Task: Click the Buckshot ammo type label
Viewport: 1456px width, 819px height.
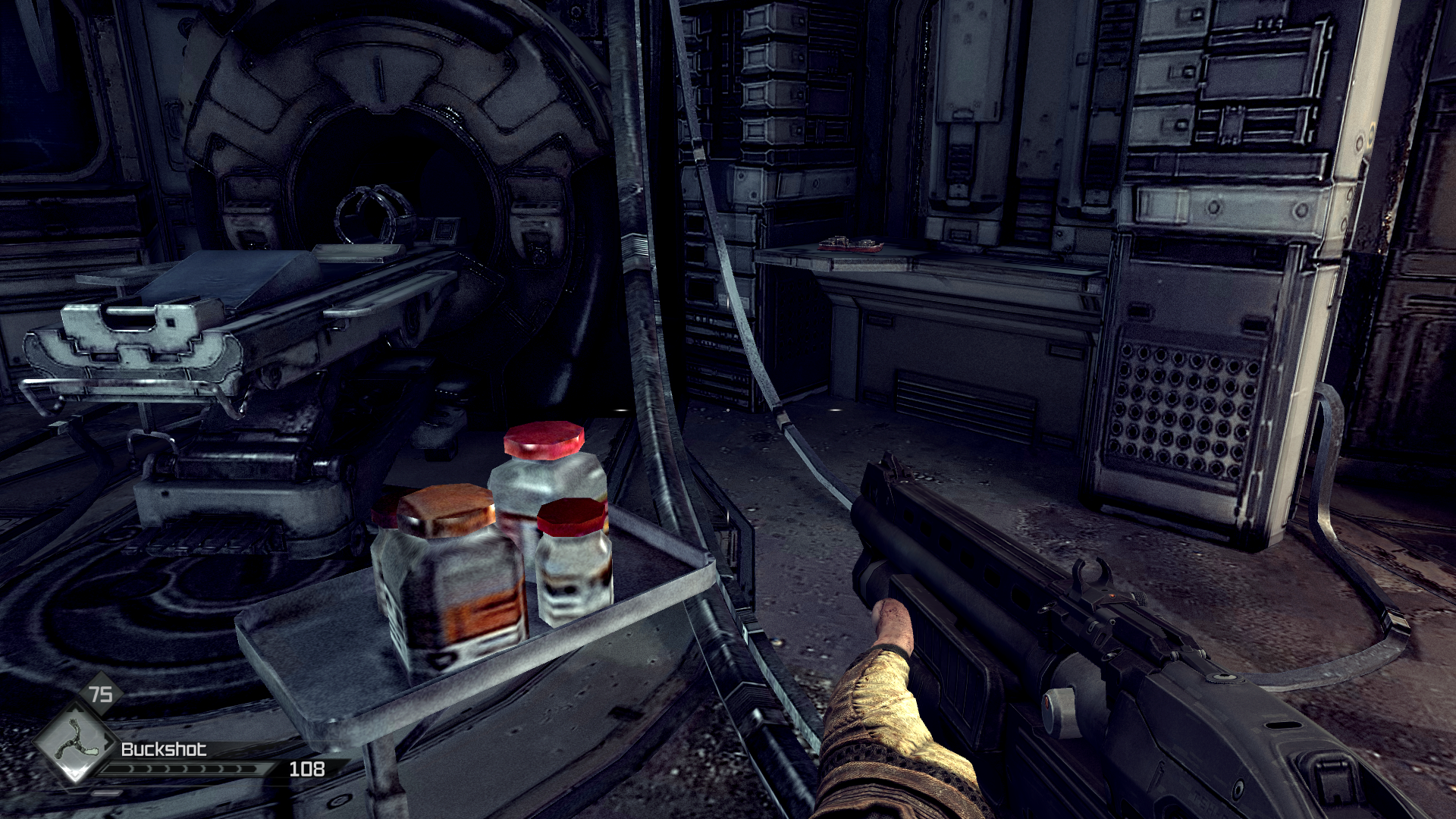Action: click(x=163, y=749)
